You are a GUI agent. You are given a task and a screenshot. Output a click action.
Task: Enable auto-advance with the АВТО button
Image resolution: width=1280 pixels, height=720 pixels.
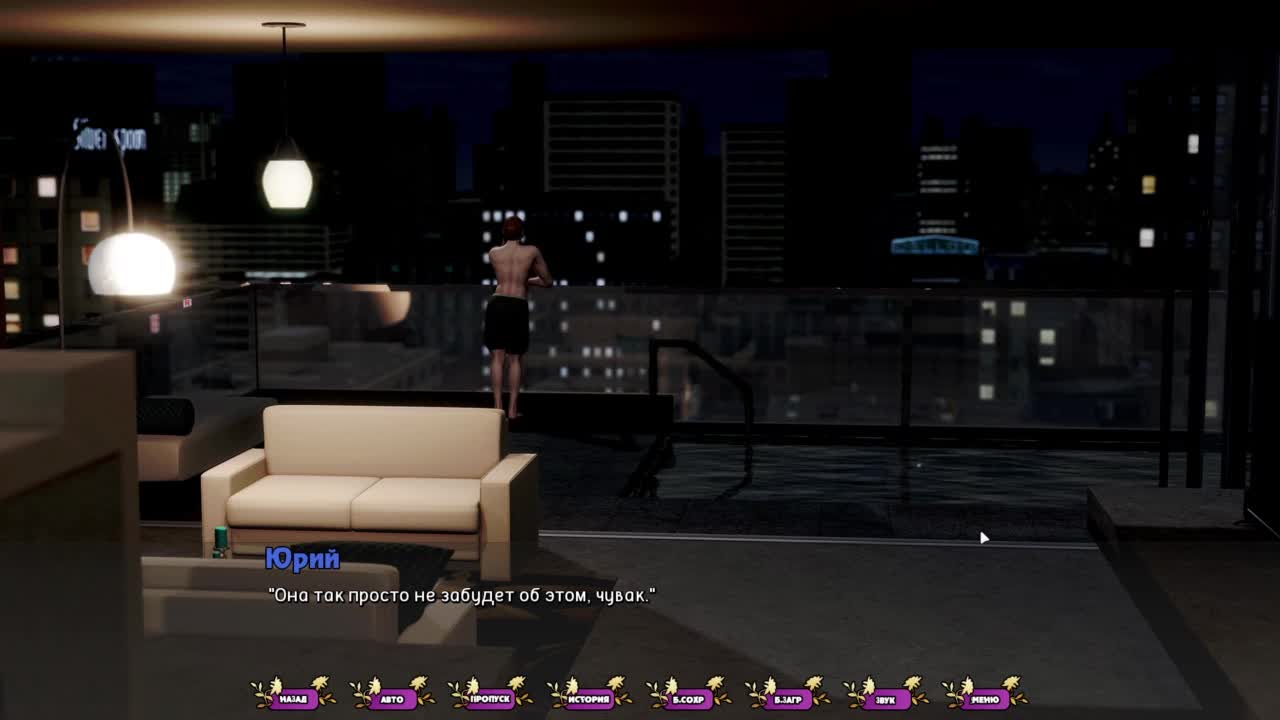pos(392,698)
